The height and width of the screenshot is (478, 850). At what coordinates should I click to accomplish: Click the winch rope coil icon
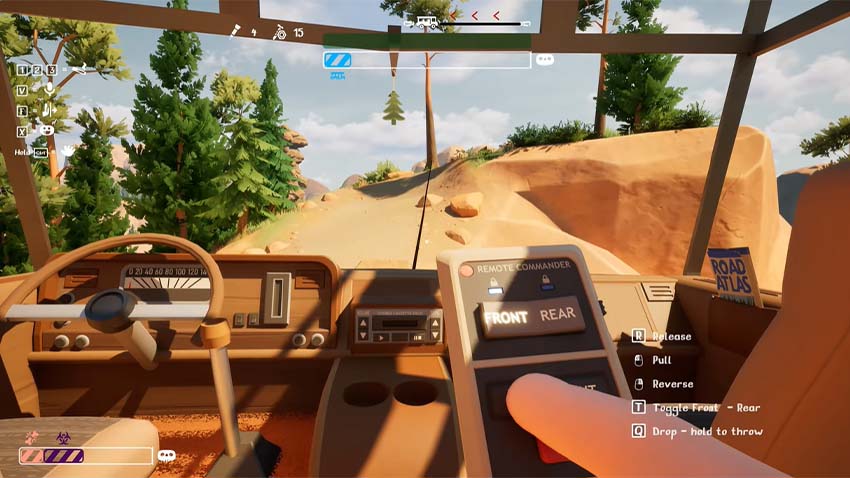281,33
